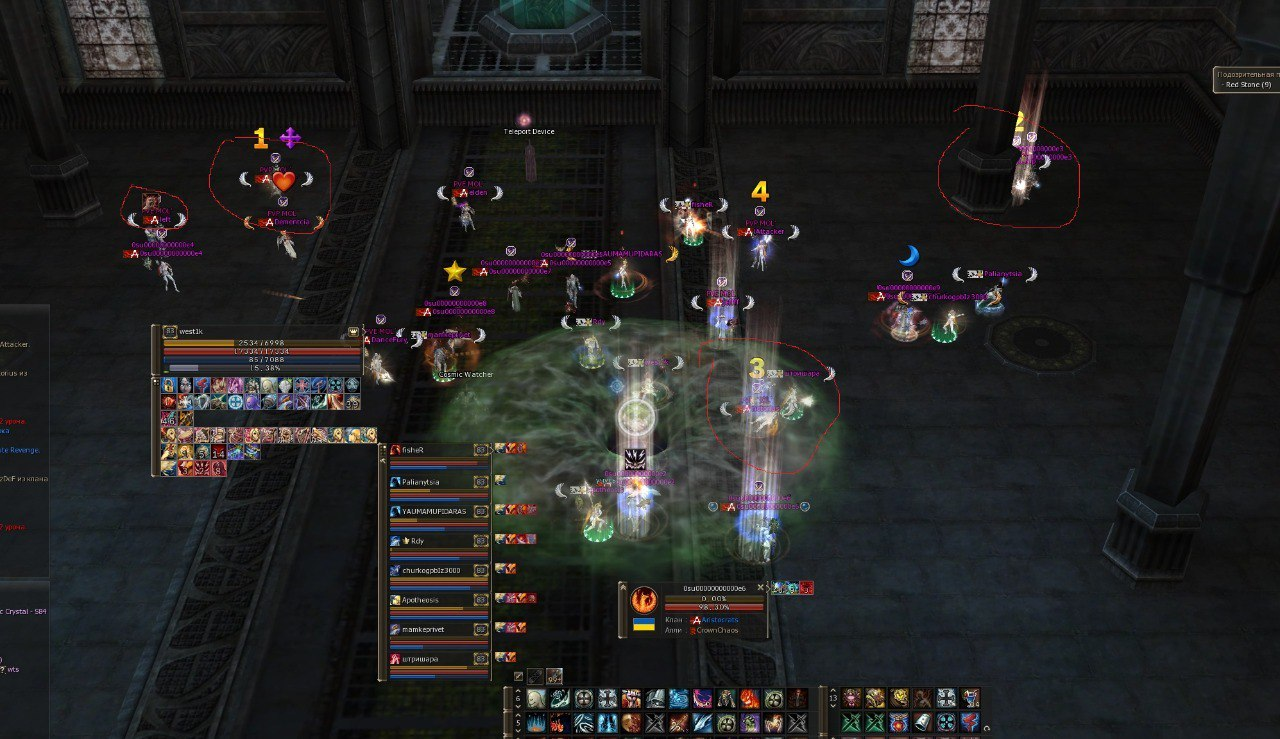This screenshot has height=739, width=1280.
Task: Collapse the target window with its arrow
Action: pyautogui.click(x=622, y=588)
